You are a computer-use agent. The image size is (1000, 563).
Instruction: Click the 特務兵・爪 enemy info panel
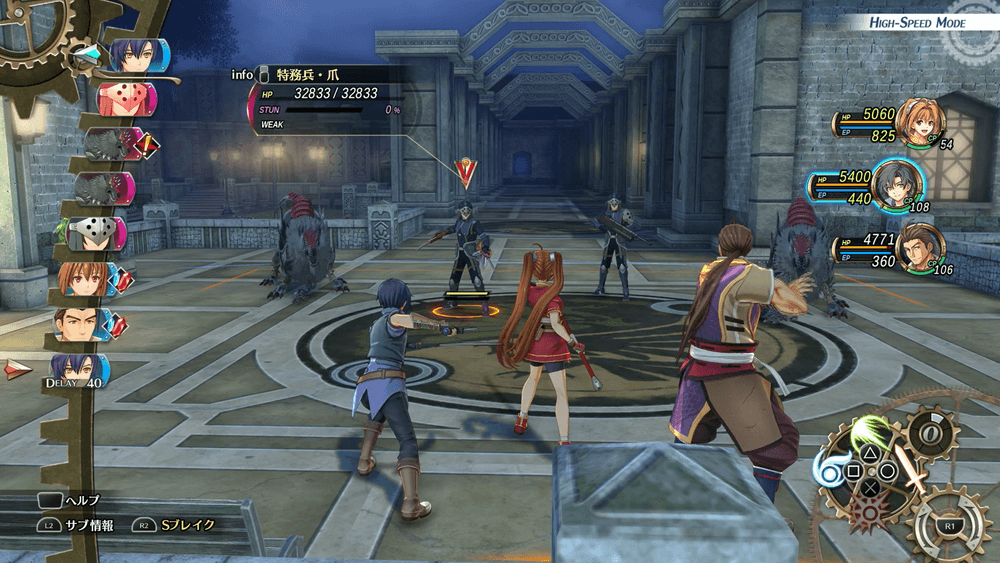point(330,98)
